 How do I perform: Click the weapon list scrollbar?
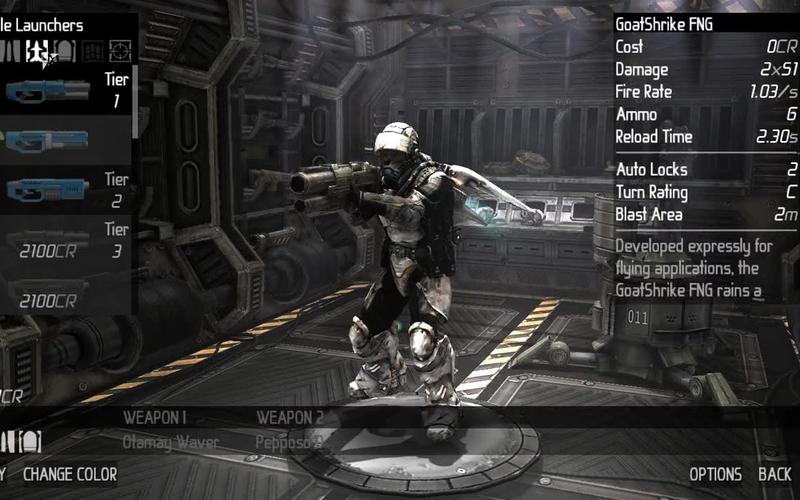point(135,100)
